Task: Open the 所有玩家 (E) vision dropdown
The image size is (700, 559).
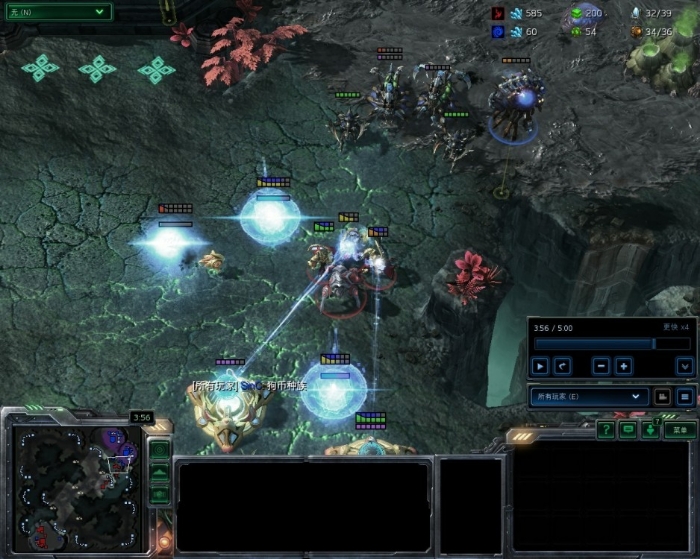Action: click(589, 397)
